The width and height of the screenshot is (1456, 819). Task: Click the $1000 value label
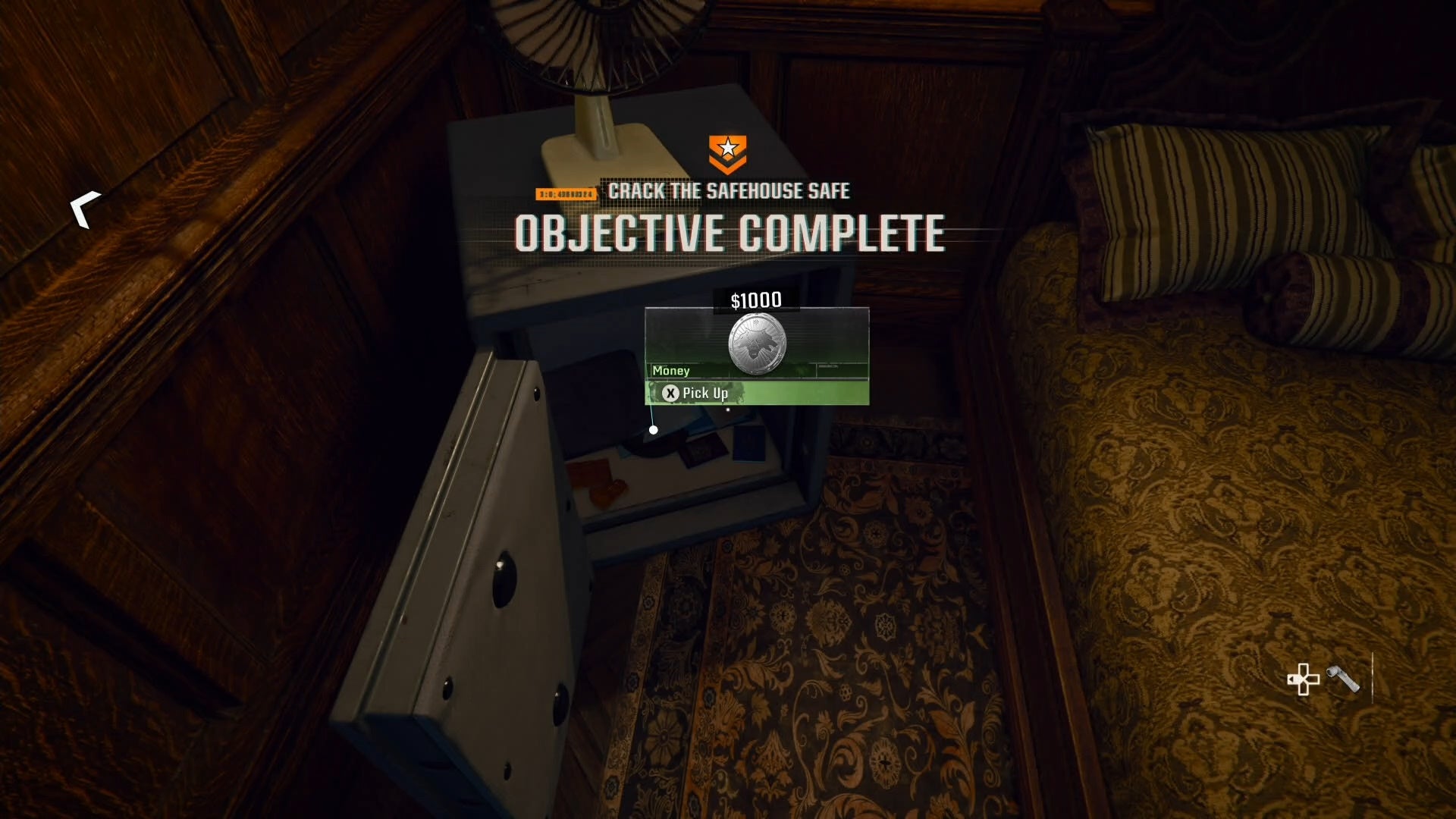[755, 300]
